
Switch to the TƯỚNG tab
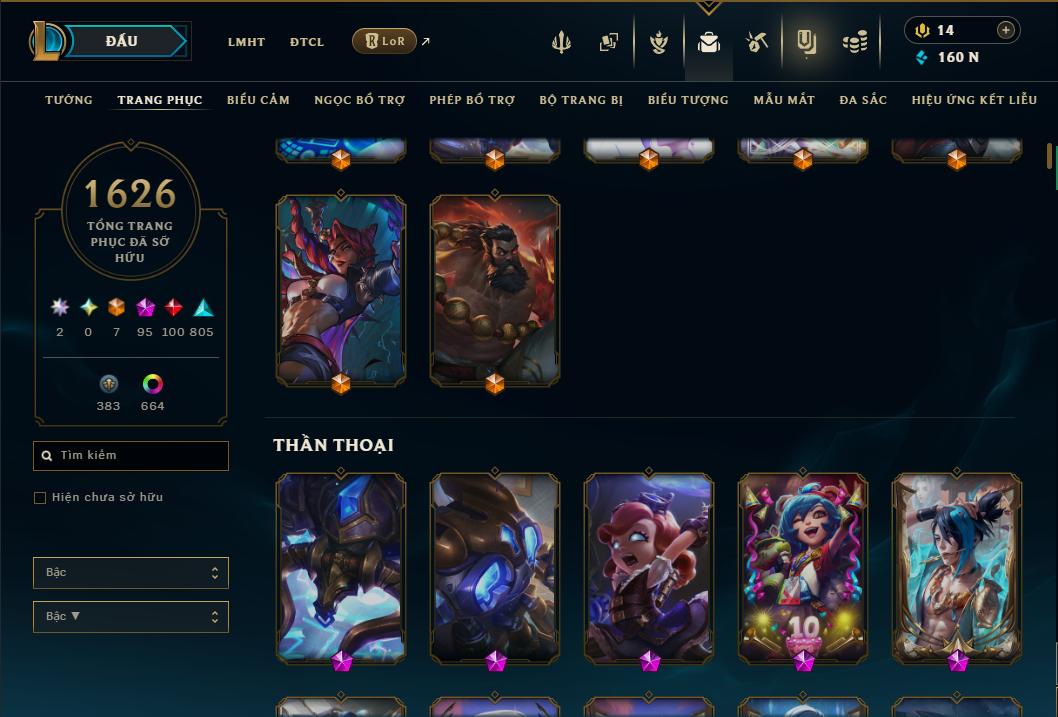(x=69, y=100)
